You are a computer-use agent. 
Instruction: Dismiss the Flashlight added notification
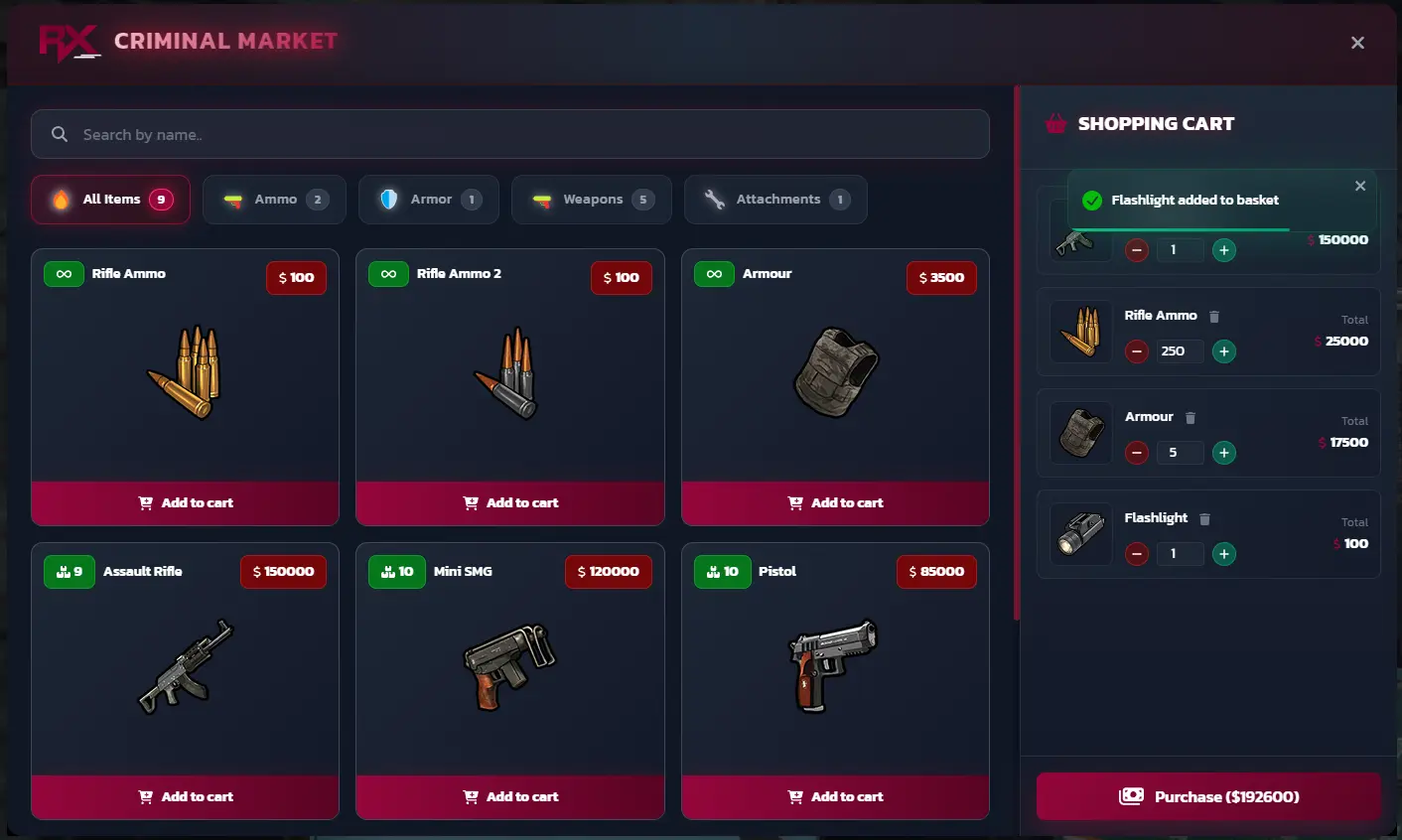1359,185
